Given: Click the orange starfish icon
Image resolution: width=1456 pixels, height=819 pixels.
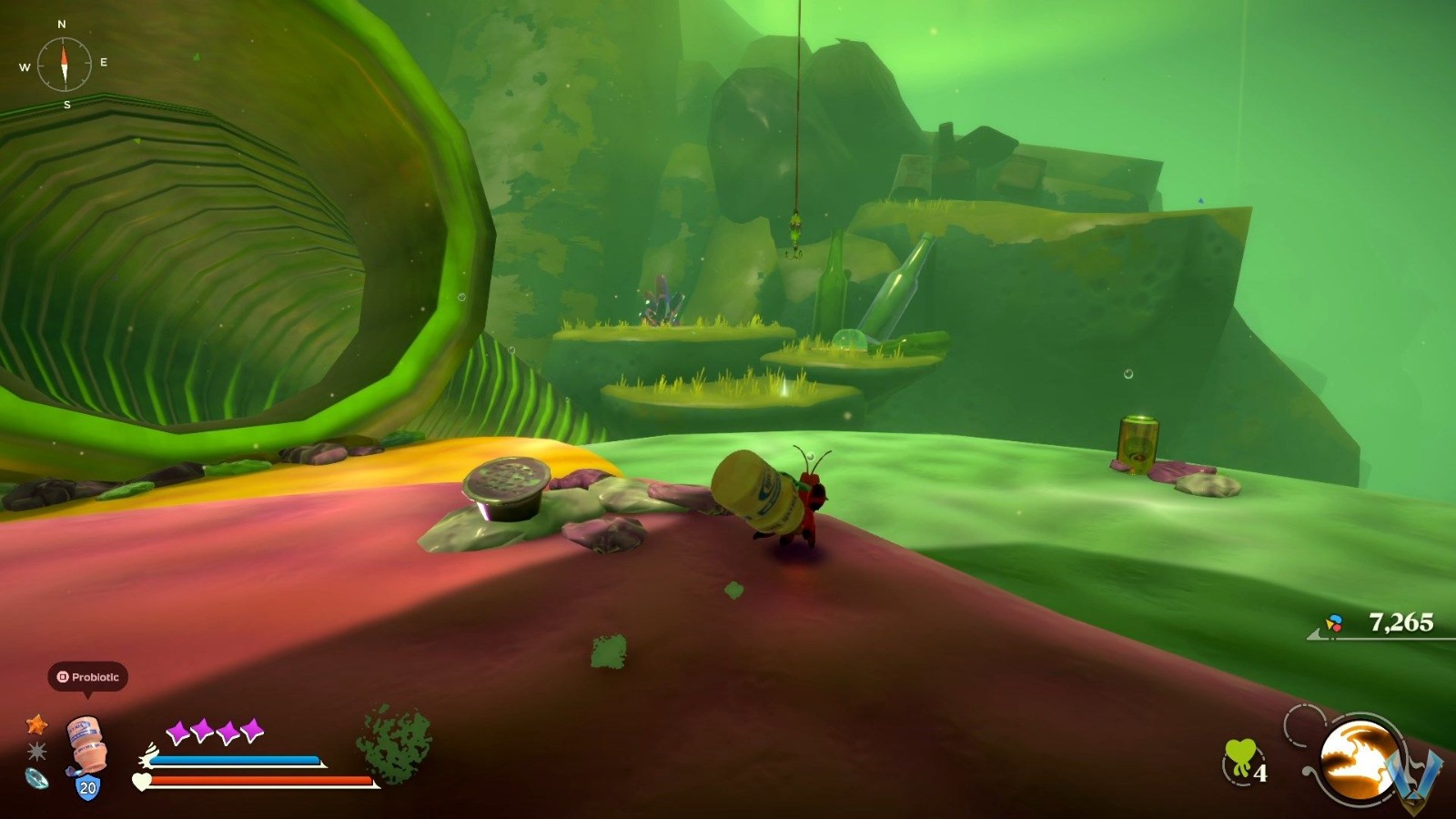Looking at the screenshot, I should pos(37,725).
